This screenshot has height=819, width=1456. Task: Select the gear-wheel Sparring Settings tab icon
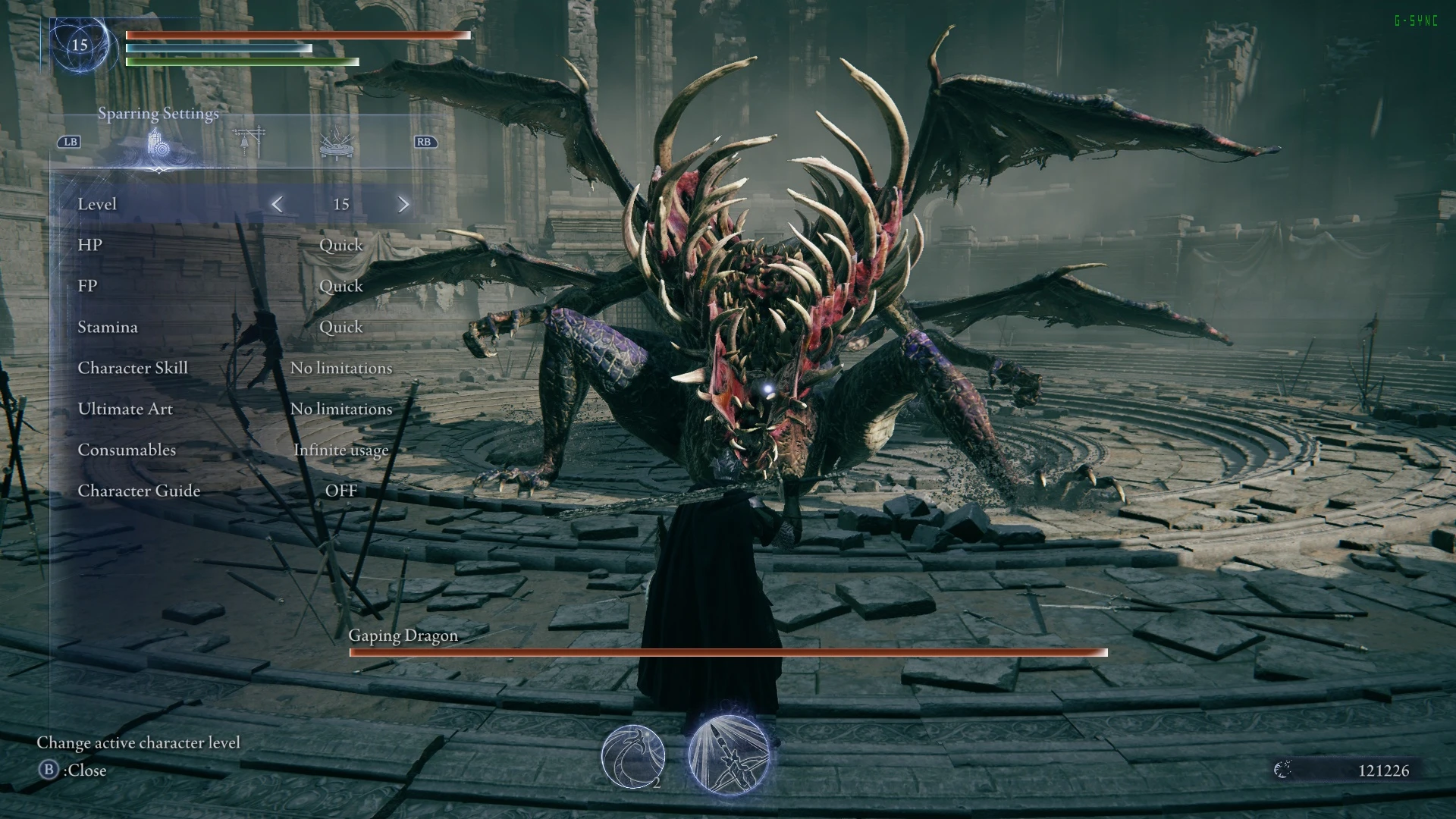[158, 146]
